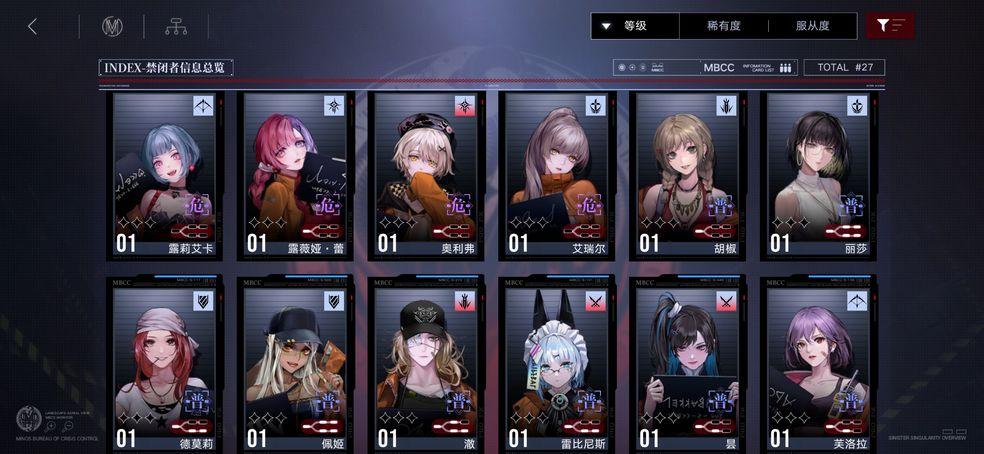Screen dimensions: 984x454
Task: Select the 芙洛拉 character card
Action: [817, 366]
